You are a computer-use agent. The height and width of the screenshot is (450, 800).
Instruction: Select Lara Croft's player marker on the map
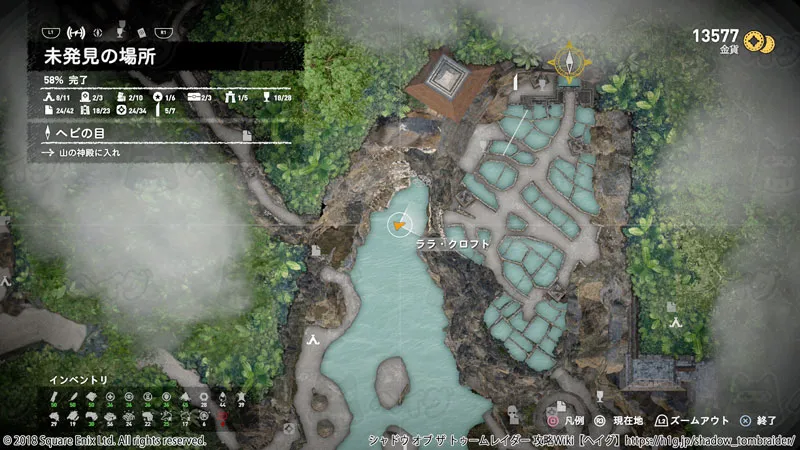coord(399,225)
